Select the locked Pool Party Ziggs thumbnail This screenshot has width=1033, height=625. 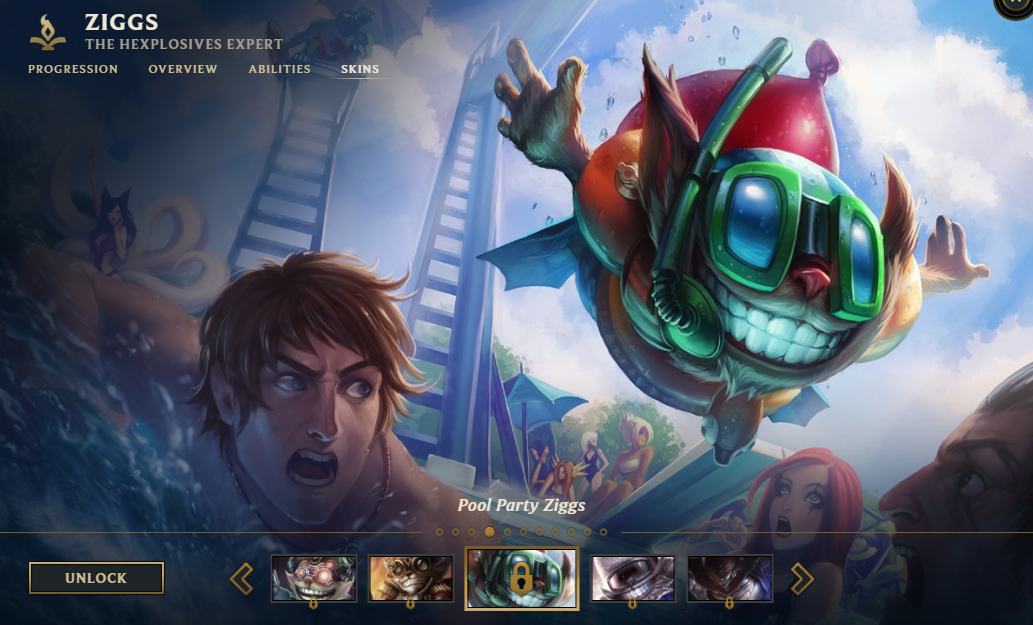(521, 578)
